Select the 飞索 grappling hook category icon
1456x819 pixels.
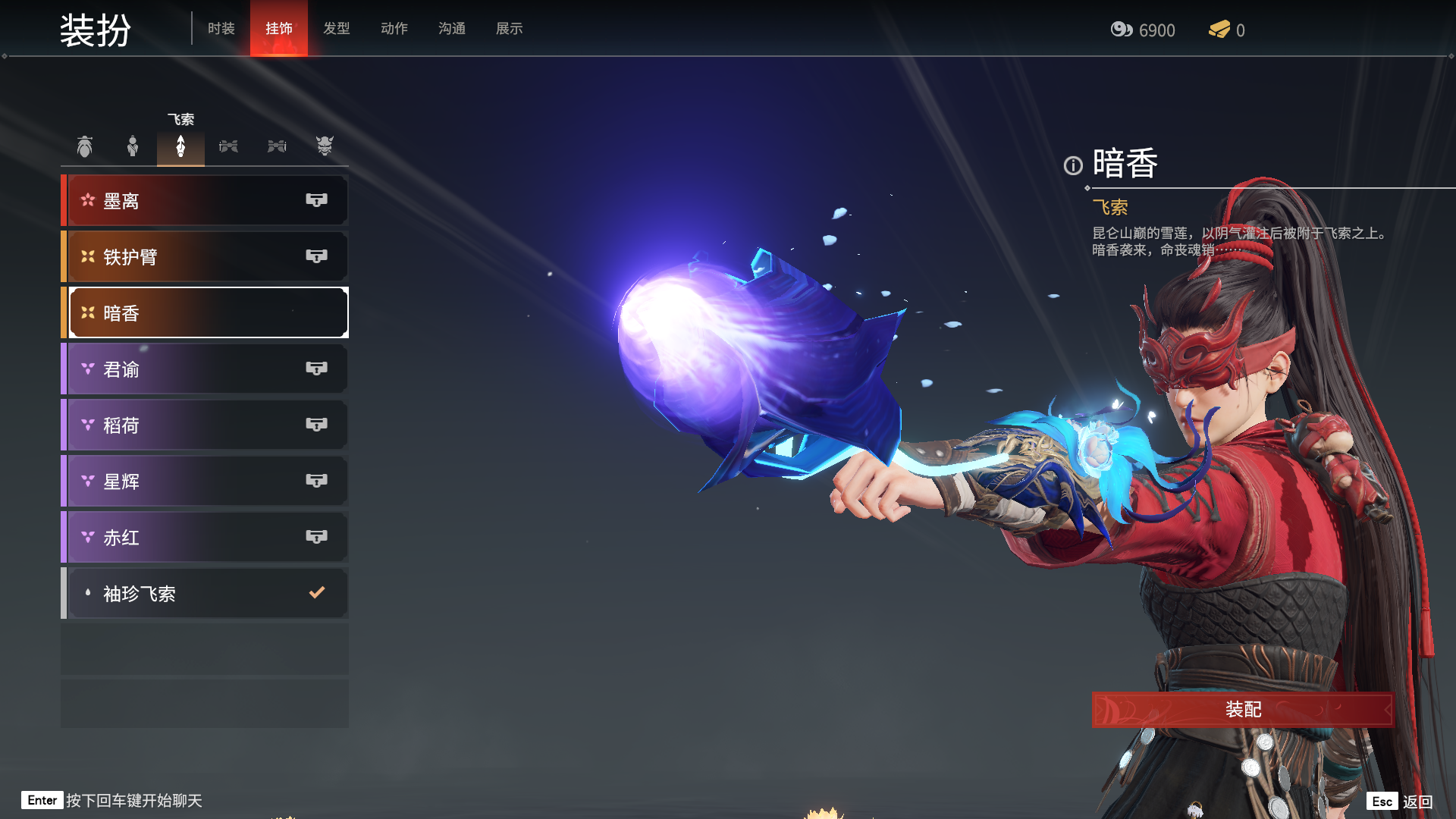(x=180, y=146)
